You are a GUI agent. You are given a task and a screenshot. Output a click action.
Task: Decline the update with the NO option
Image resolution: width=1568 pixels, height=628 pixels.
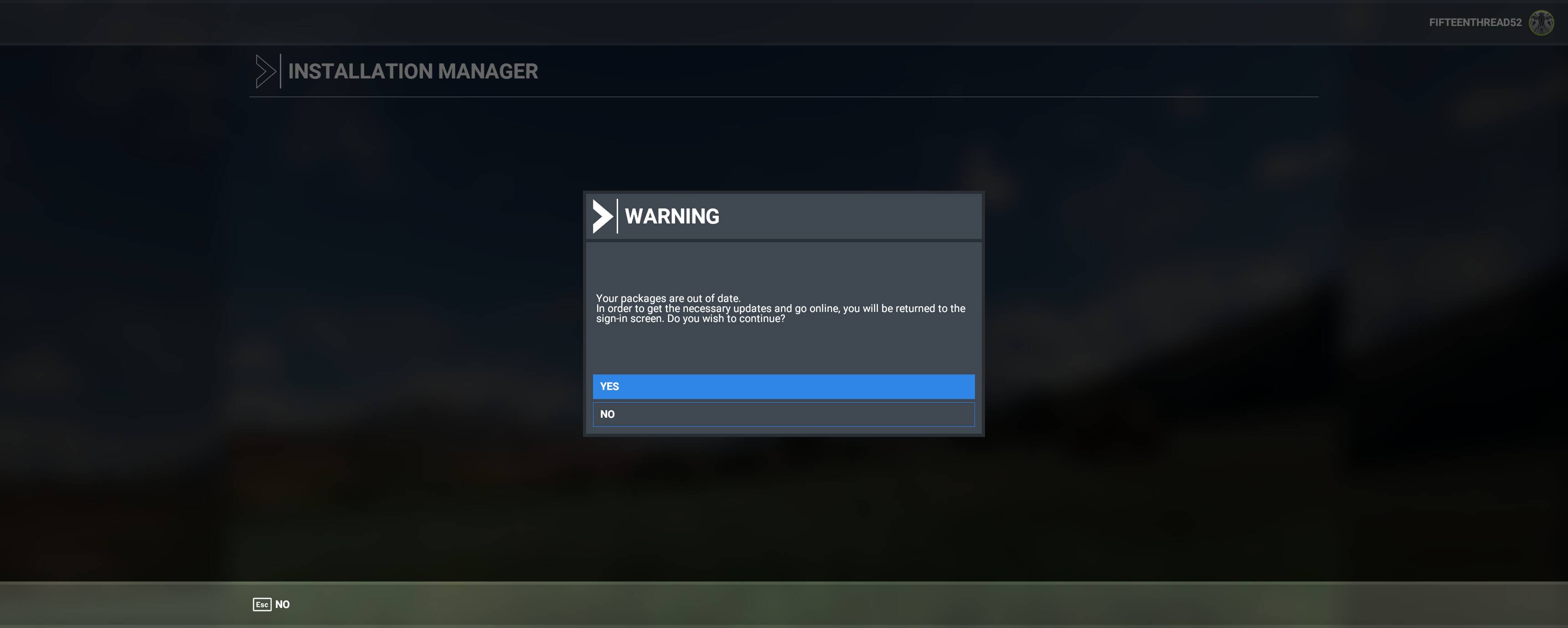784,414
